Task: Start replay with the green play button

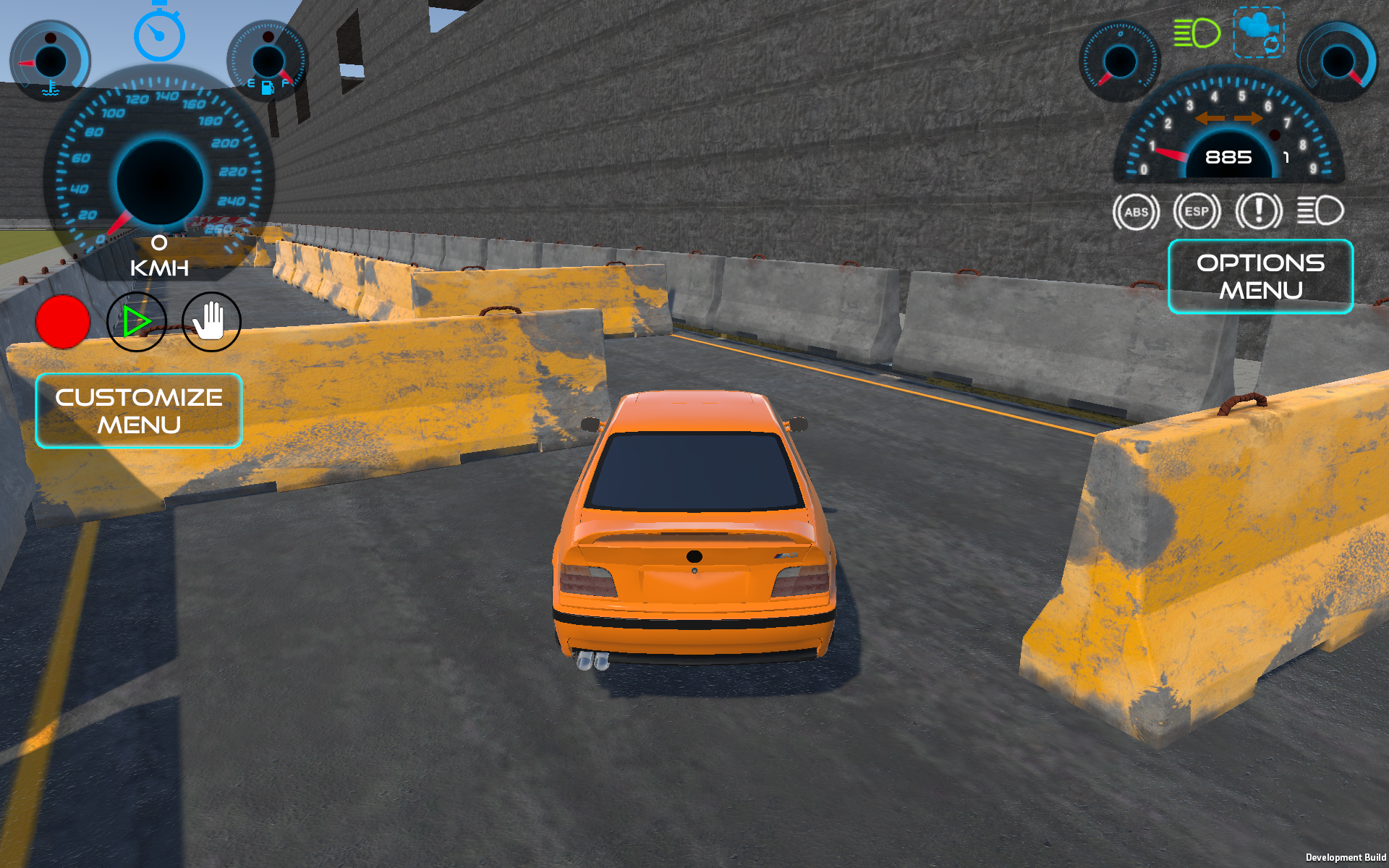Action: click(137, 322)
